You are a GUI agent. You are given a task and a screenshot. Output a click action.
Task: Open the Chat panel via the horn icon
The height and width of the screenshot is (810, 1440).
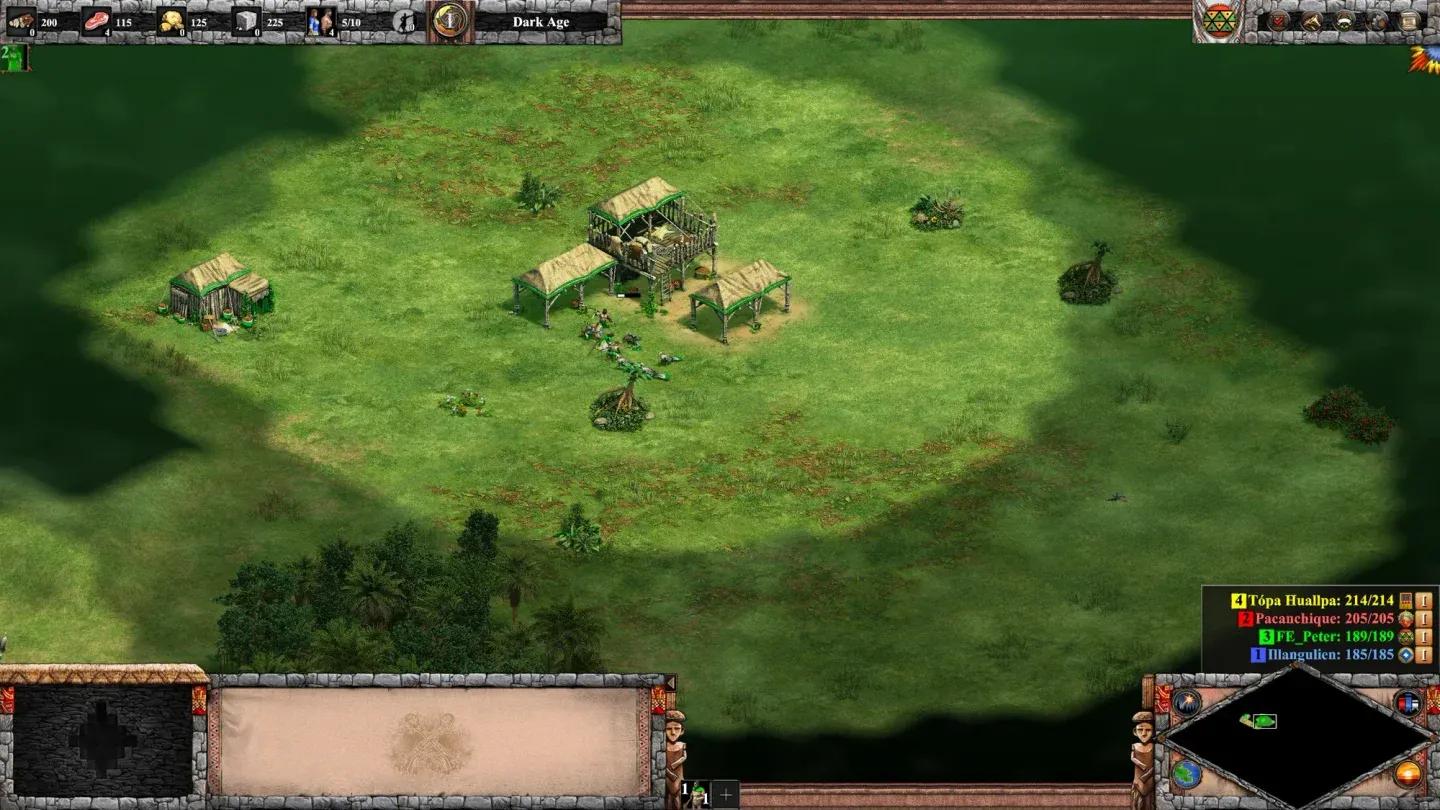coord(1311,21)
